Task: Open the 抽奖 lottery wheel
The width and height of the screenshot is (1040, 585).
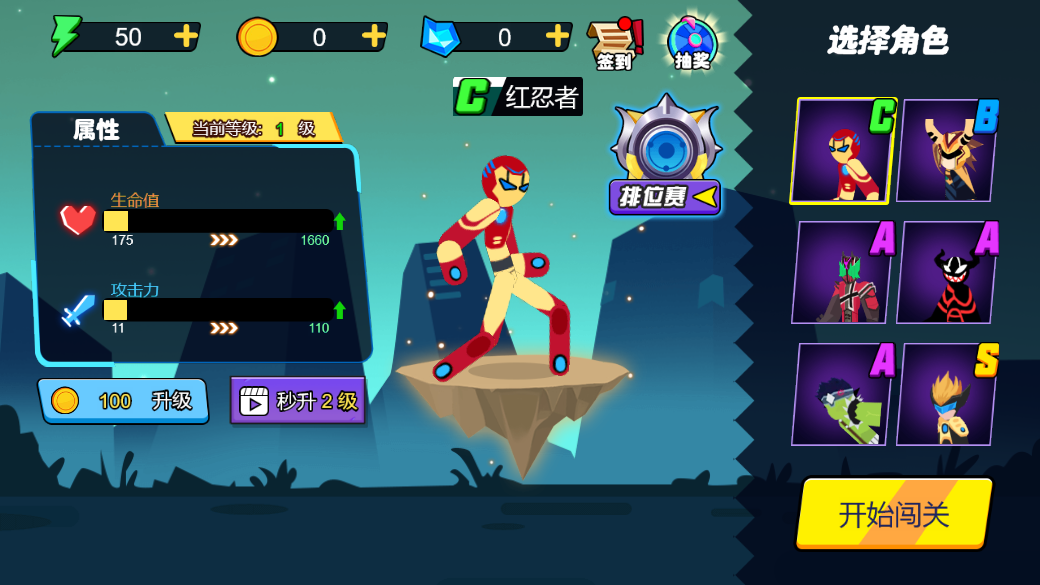Action: click(x=692, y=44)
